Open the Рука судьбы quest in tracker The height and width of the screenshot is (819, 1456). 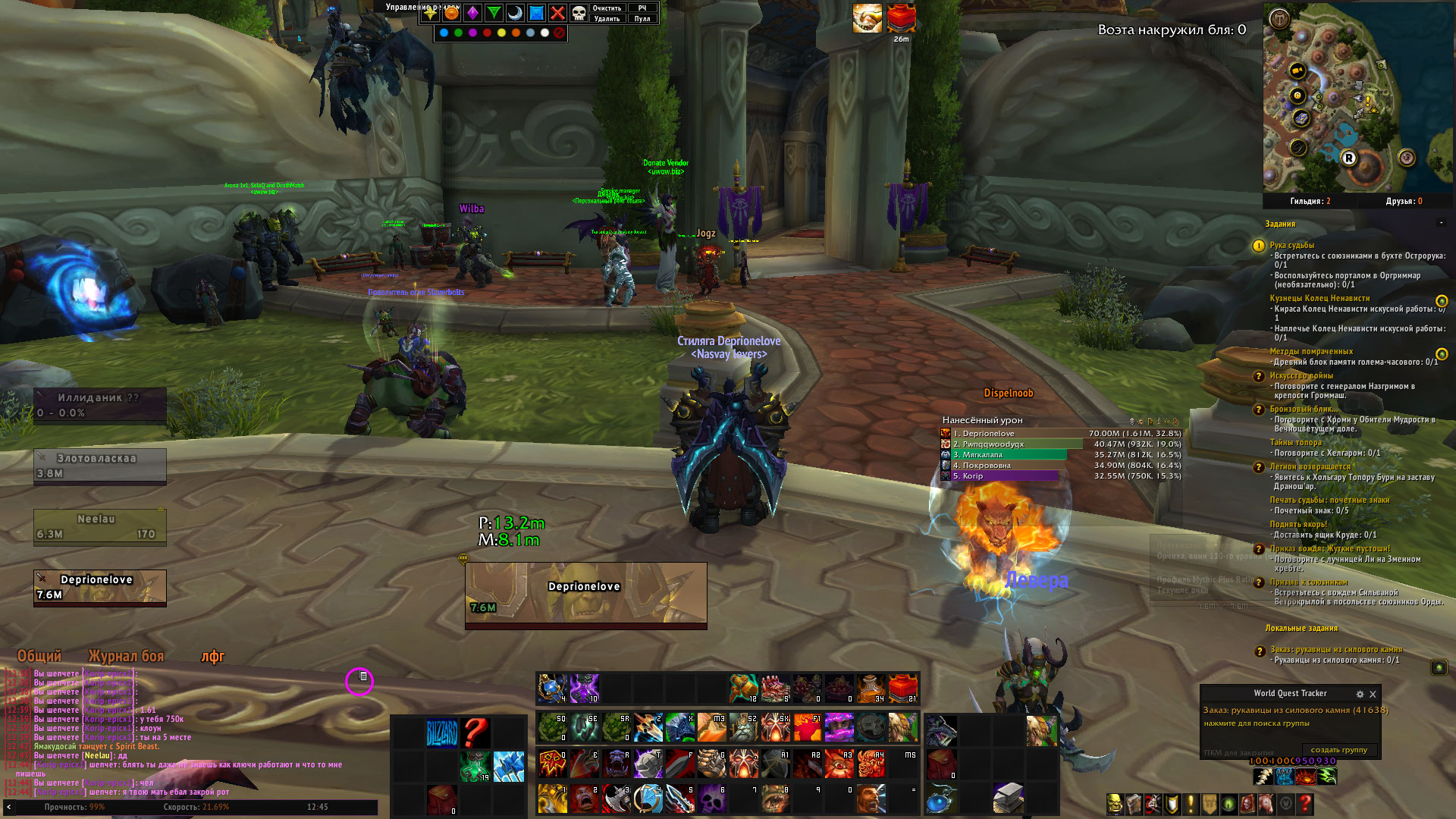point(1292,245)
